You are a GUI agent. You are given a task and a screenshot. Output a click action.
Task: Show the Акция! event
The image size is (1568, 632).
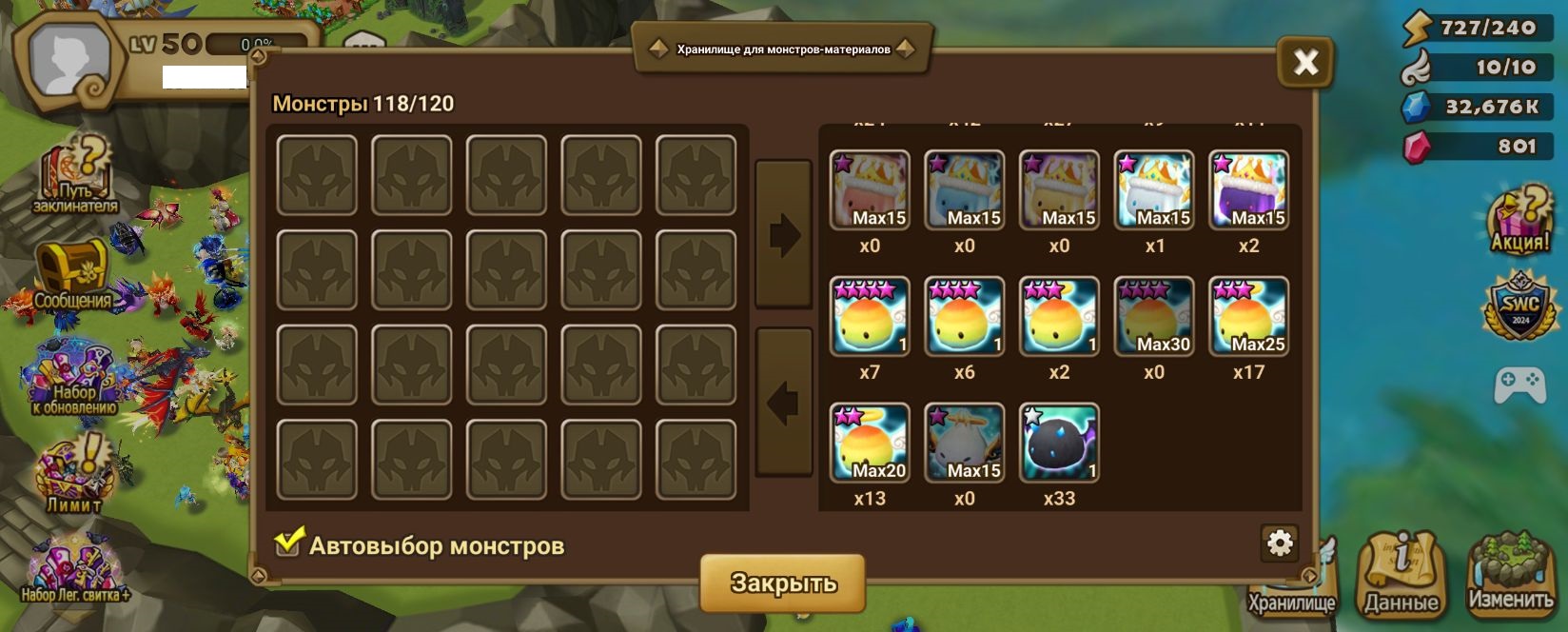coord(1519,221)
